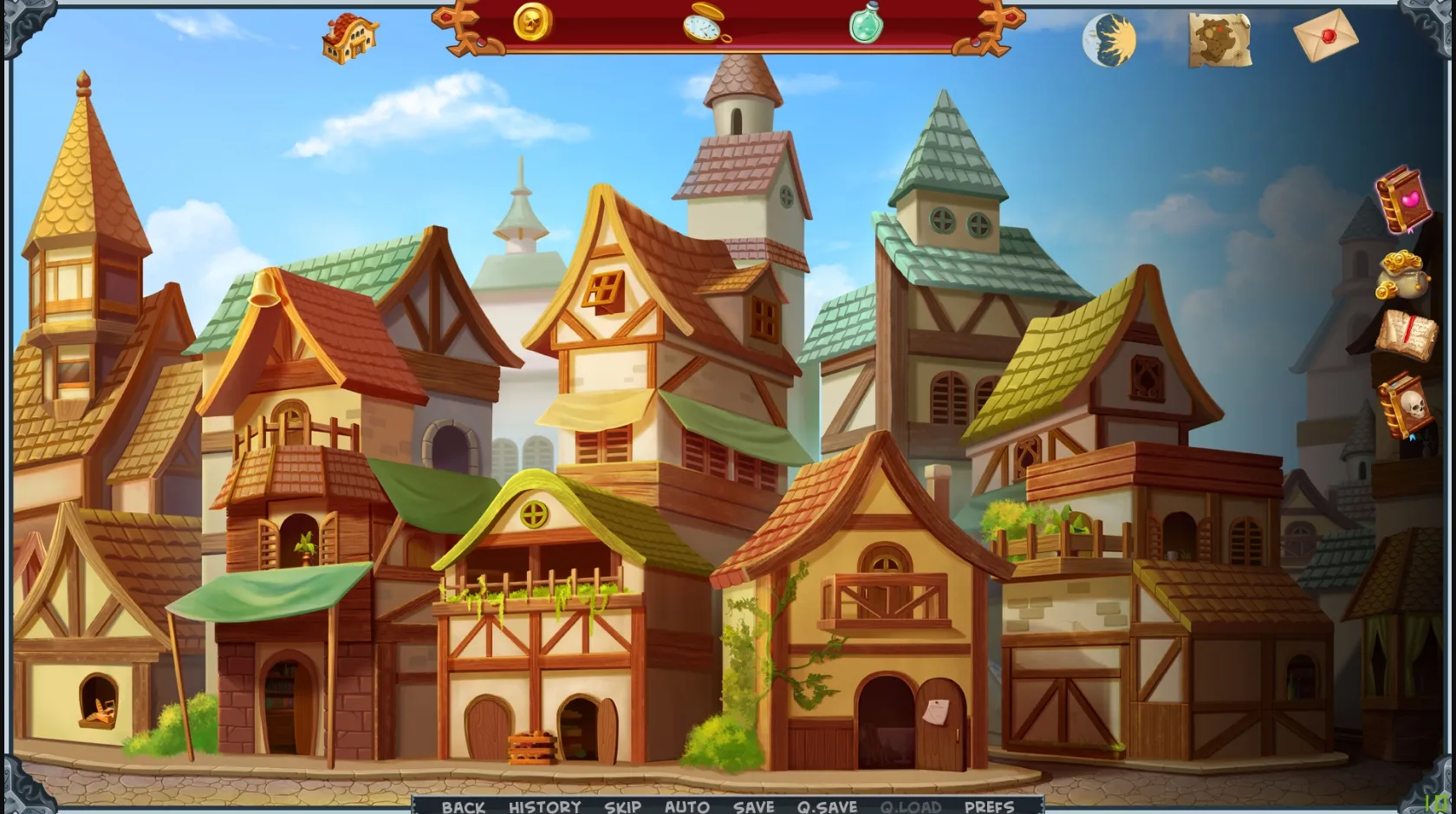Viewport: 1456px width, 814px height.
Task: Click the Back option
Action: coord(464,806)
